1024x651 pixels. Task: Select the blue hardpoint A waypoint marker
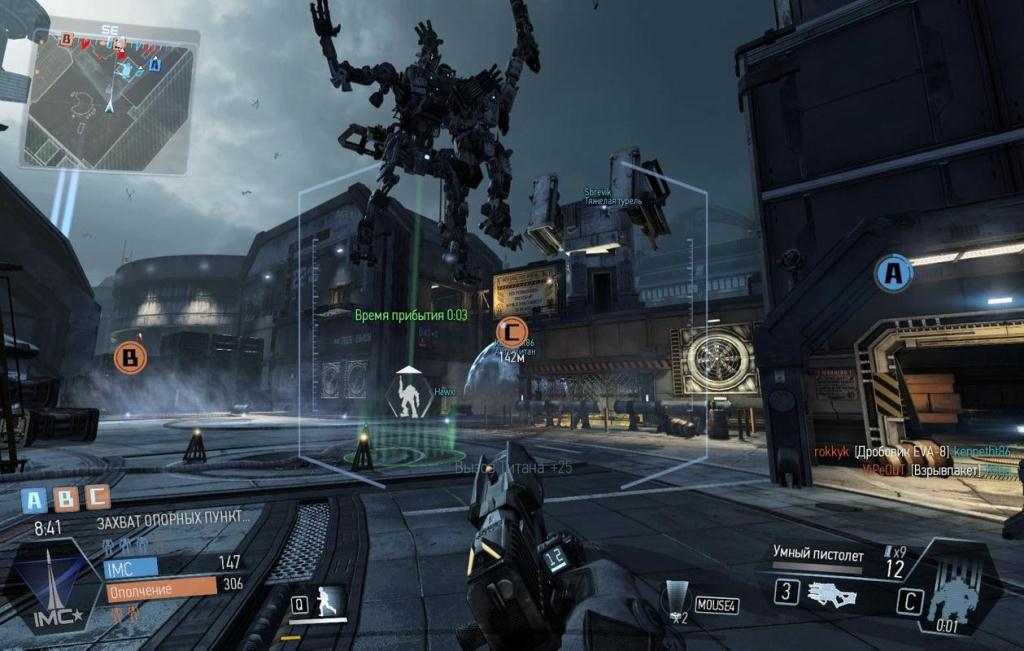point(893,273)
